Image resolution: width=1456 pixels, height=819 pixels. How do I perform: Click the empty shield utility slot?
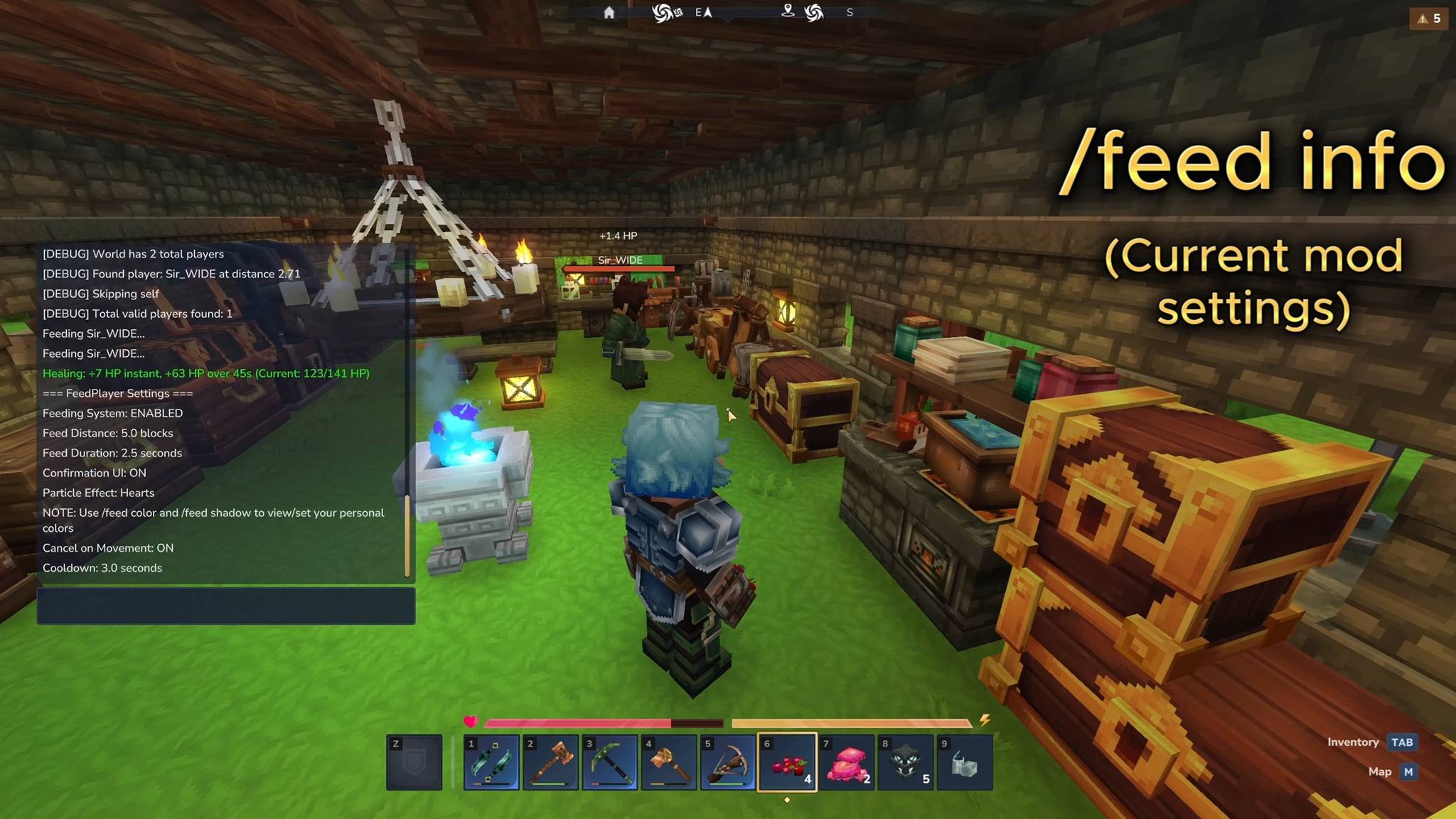click(x=414, y=763)
